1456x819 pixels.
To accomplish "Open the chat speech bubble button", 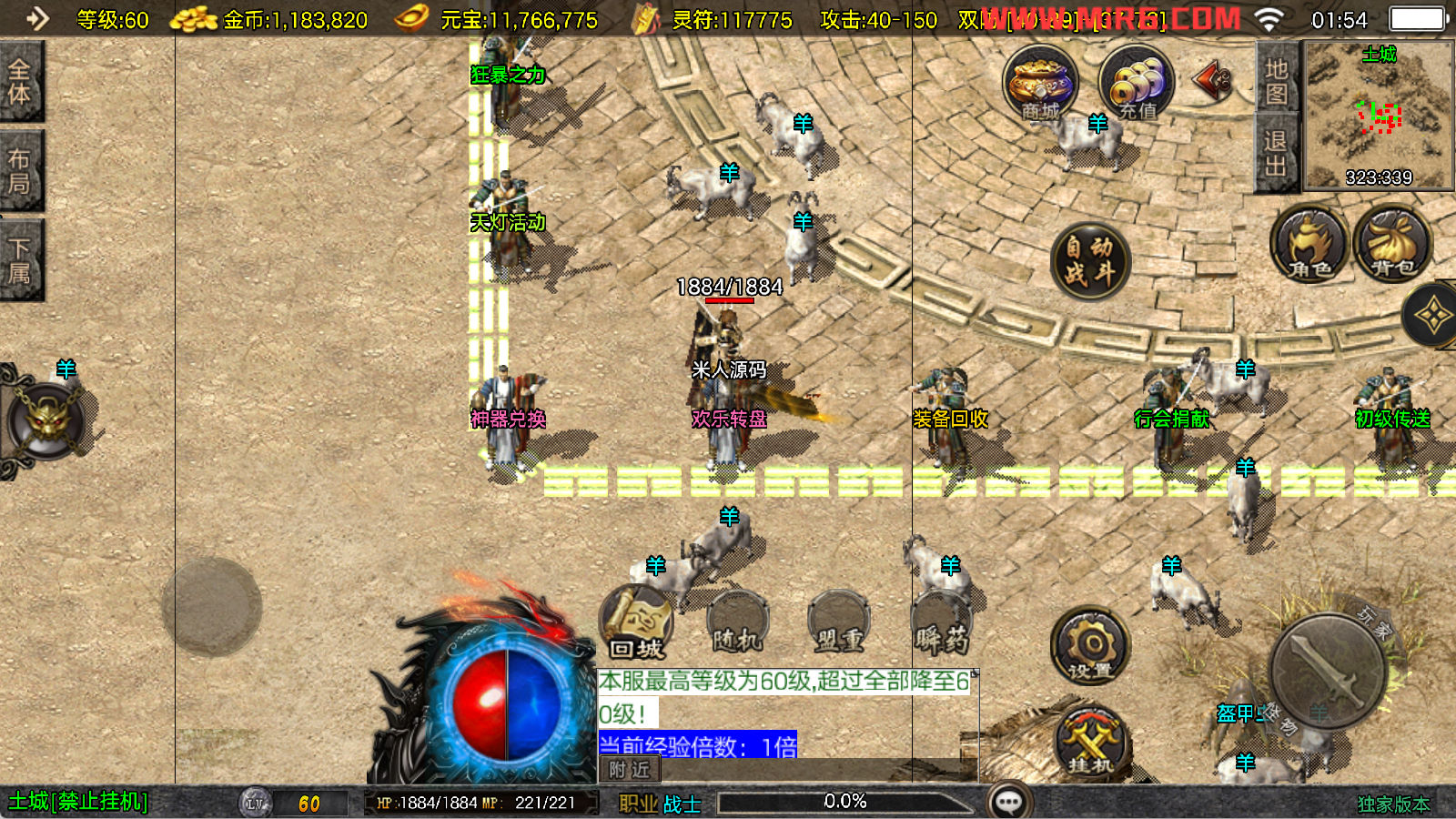I will pyautogui.click(x=1008, y=802).
